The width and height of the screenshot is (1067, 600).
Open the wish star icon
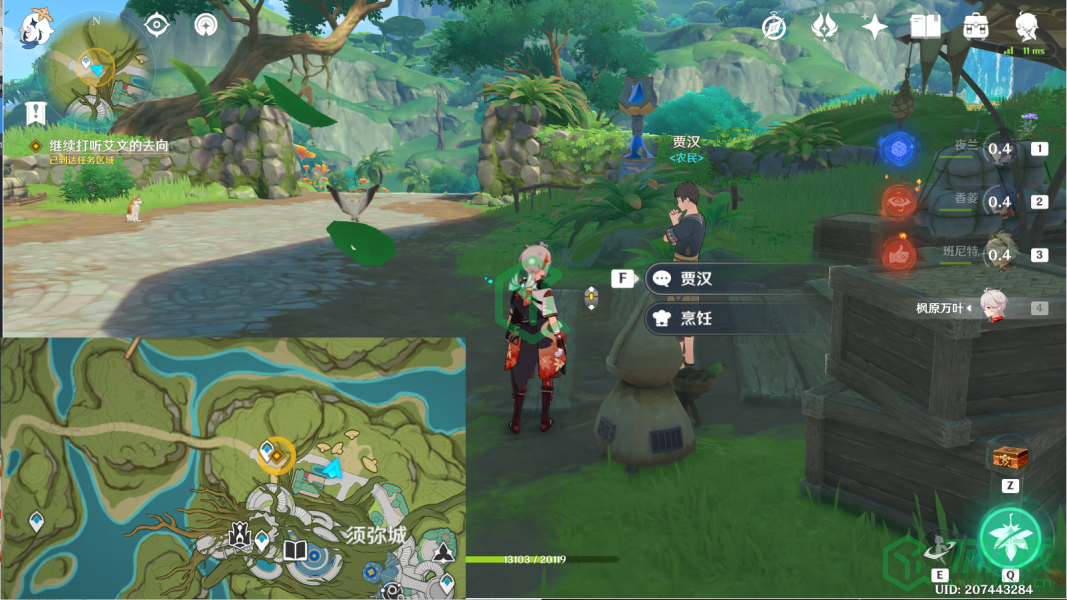(875, 27)
